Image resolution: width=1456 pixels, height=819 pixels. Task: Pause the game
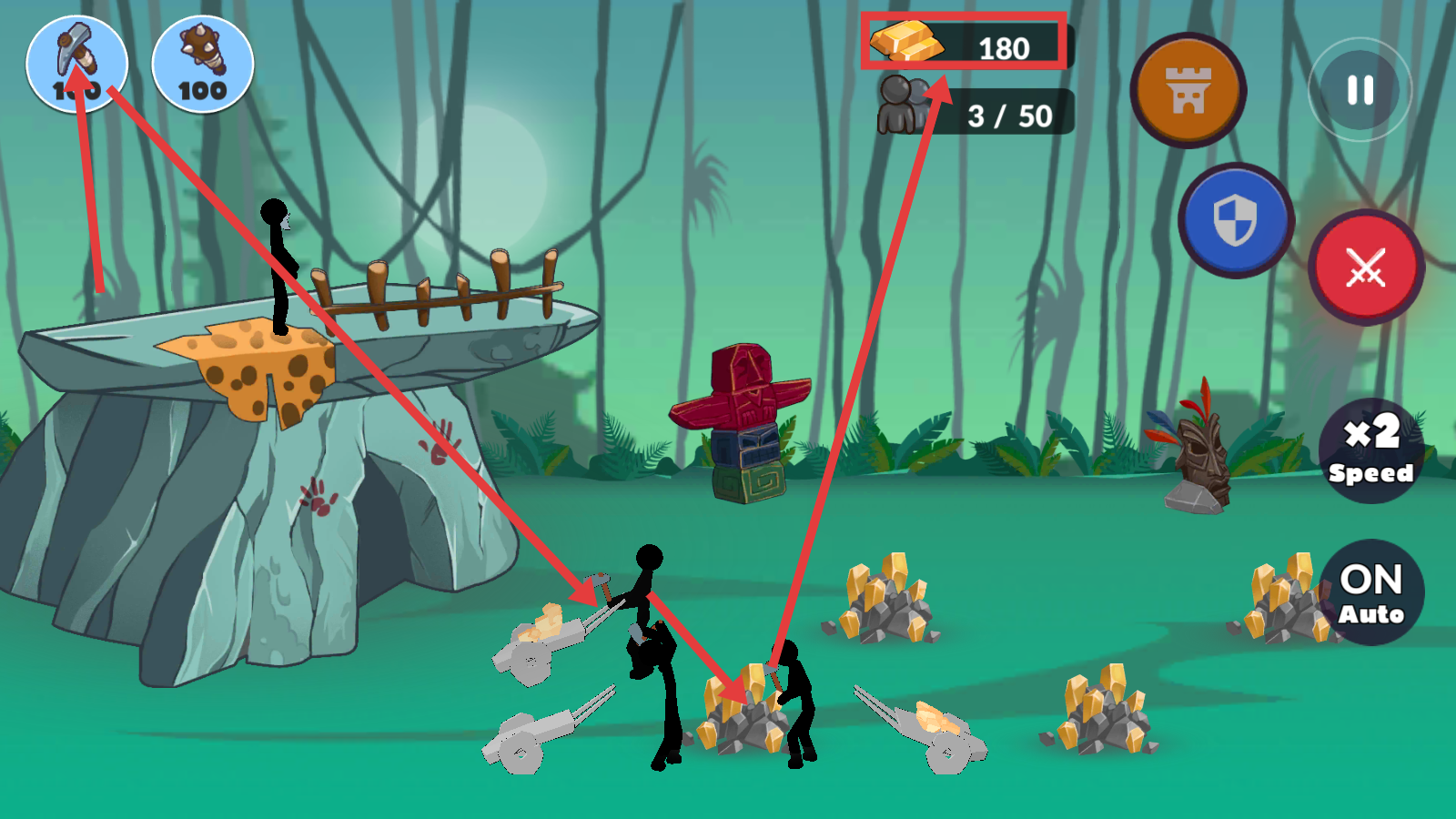pos(1360,90)
